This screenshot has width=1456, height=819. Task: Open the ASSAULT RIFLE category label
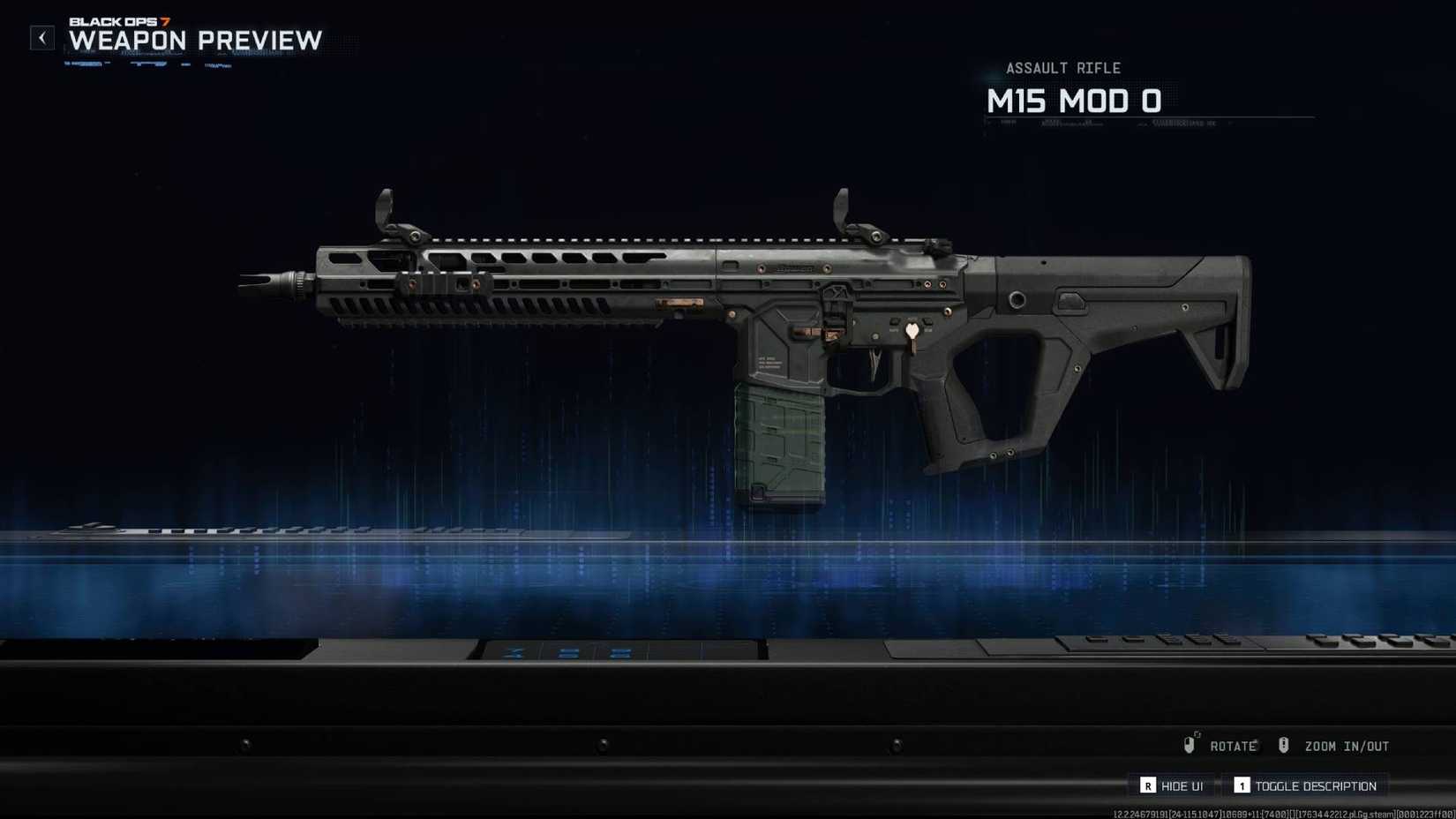click(1065, 68)
